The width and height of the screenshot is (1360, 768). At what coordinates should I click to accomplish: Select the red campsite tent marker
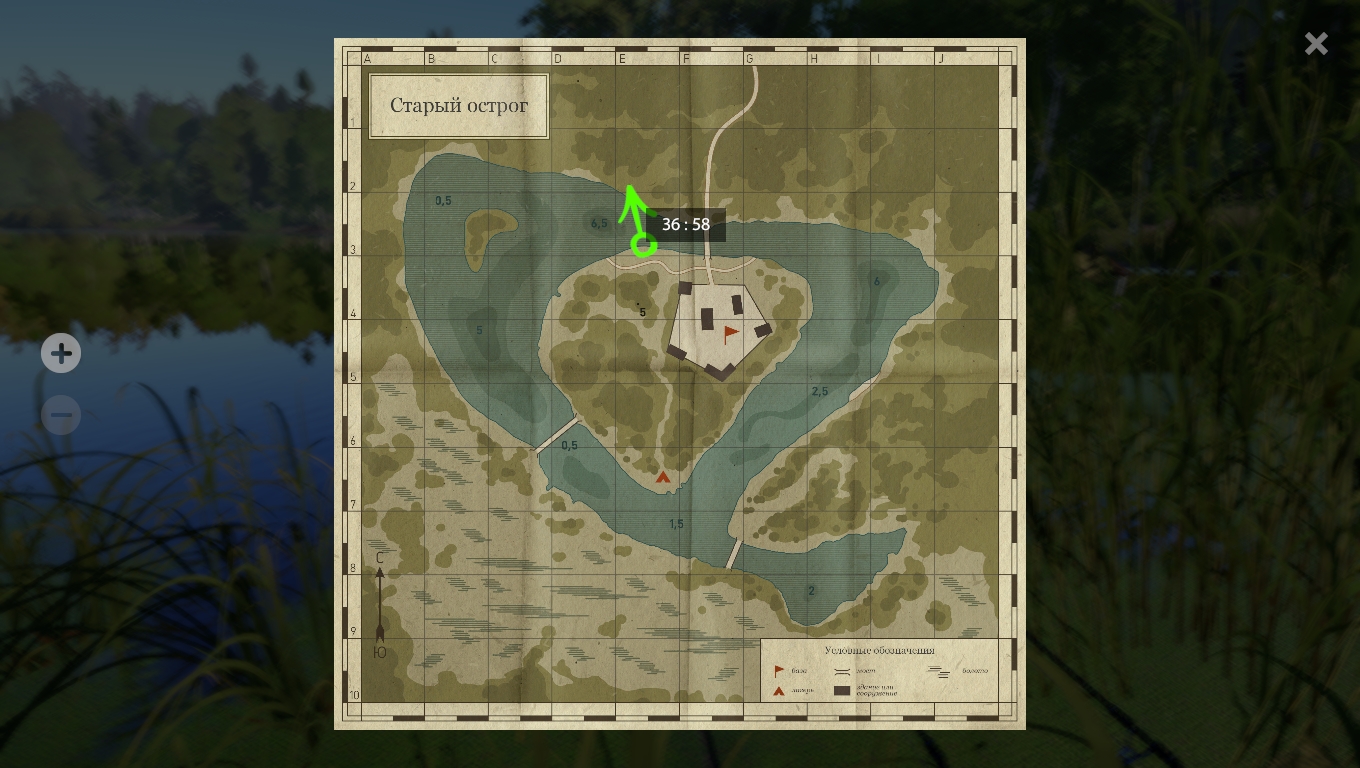click(662, 478)
